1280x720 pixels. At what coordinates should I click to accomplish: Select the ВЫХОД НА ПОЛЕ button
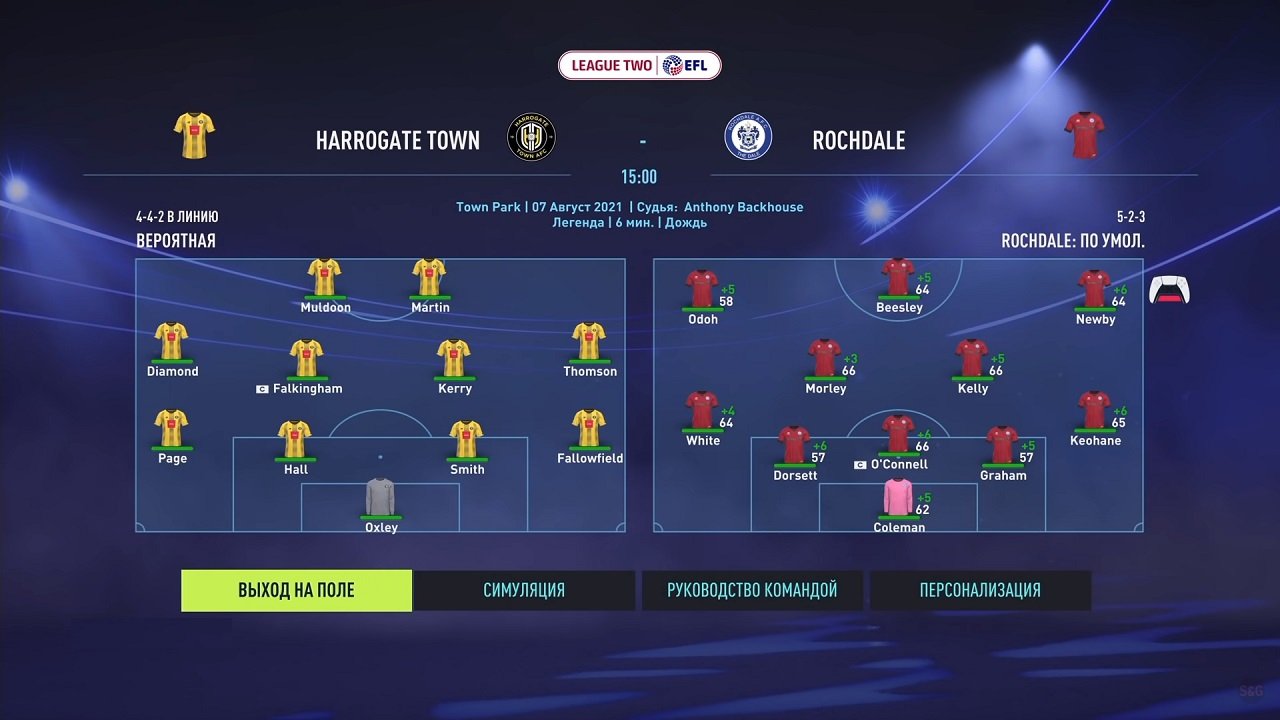[296, 590]
